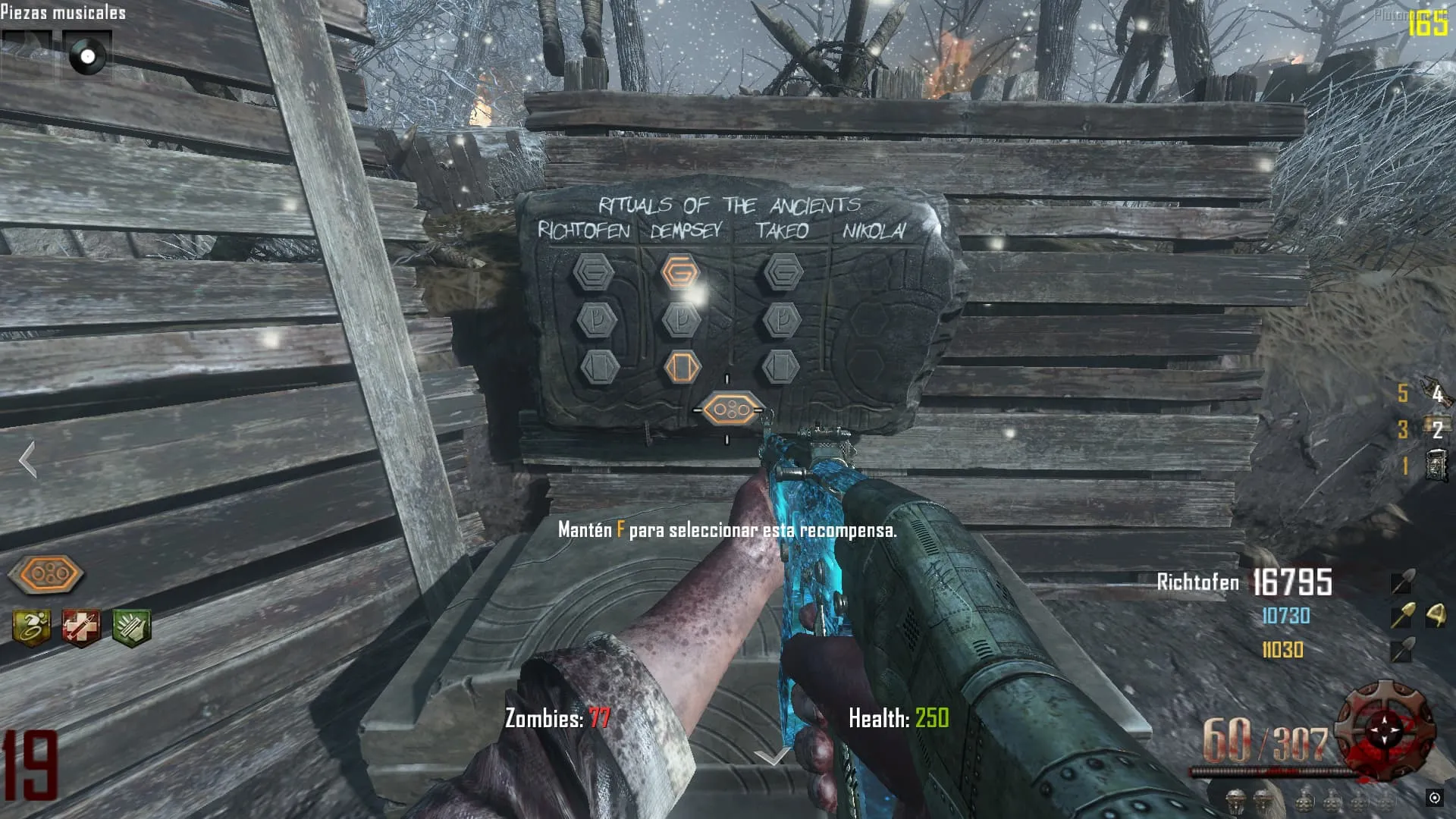Click the Stamin-Up running man perk icon
1456x819 pixels.
click(x=32, y=628)
